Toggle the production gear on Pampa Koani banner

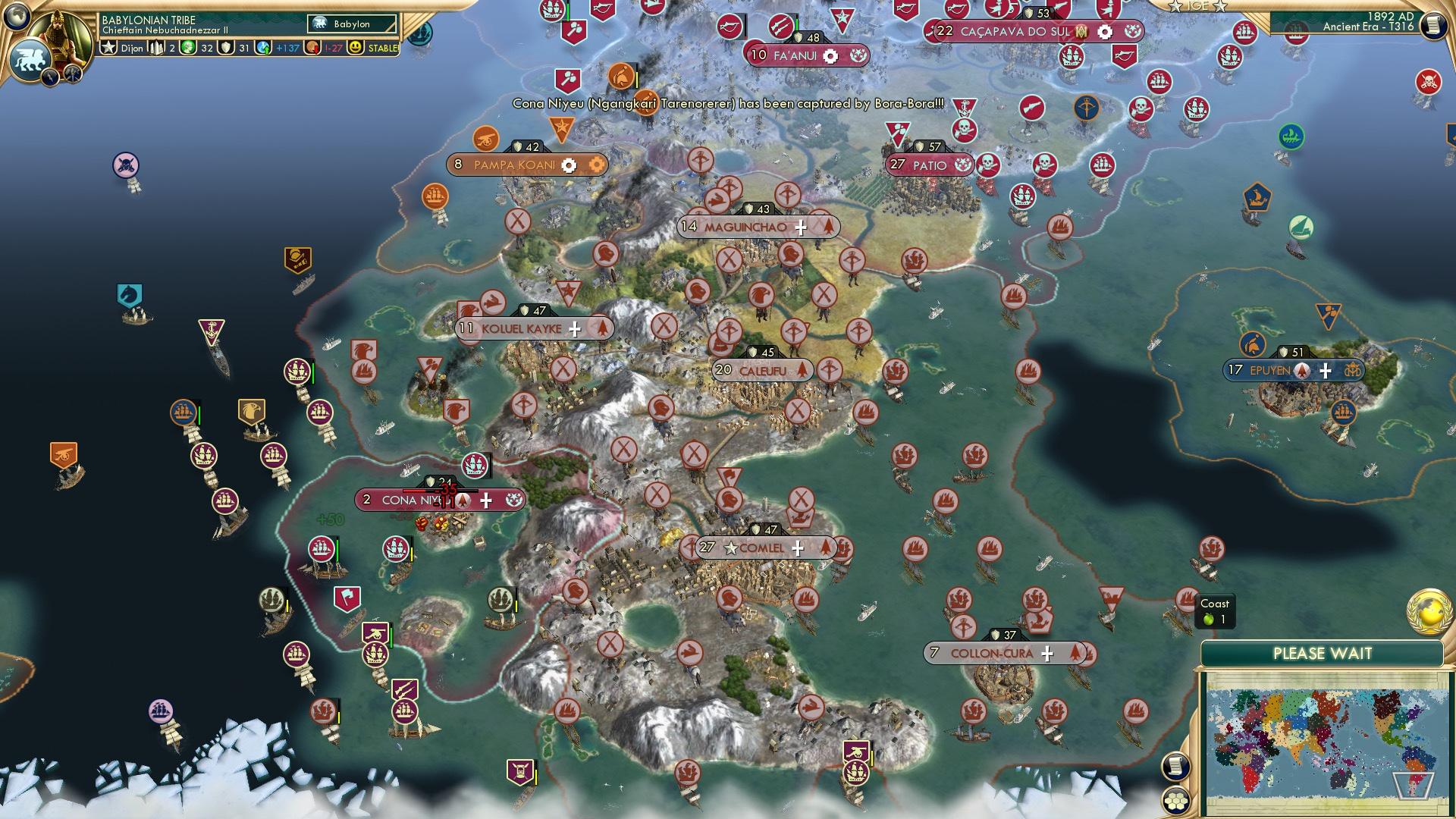click(568, 165)
